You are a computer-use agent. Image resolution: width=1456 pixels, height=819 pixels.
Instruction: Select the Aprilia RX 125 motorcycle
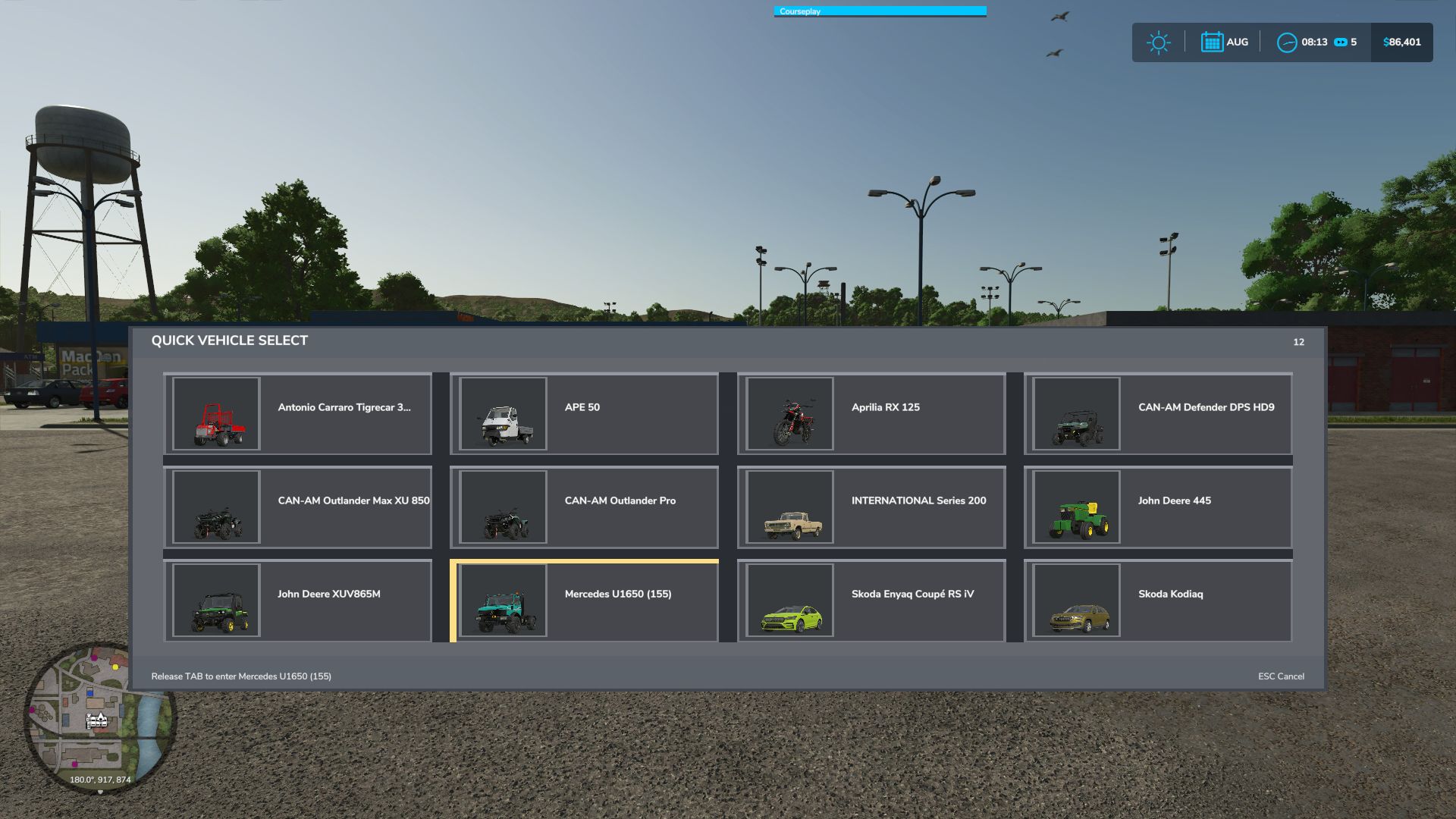[871, 413]
